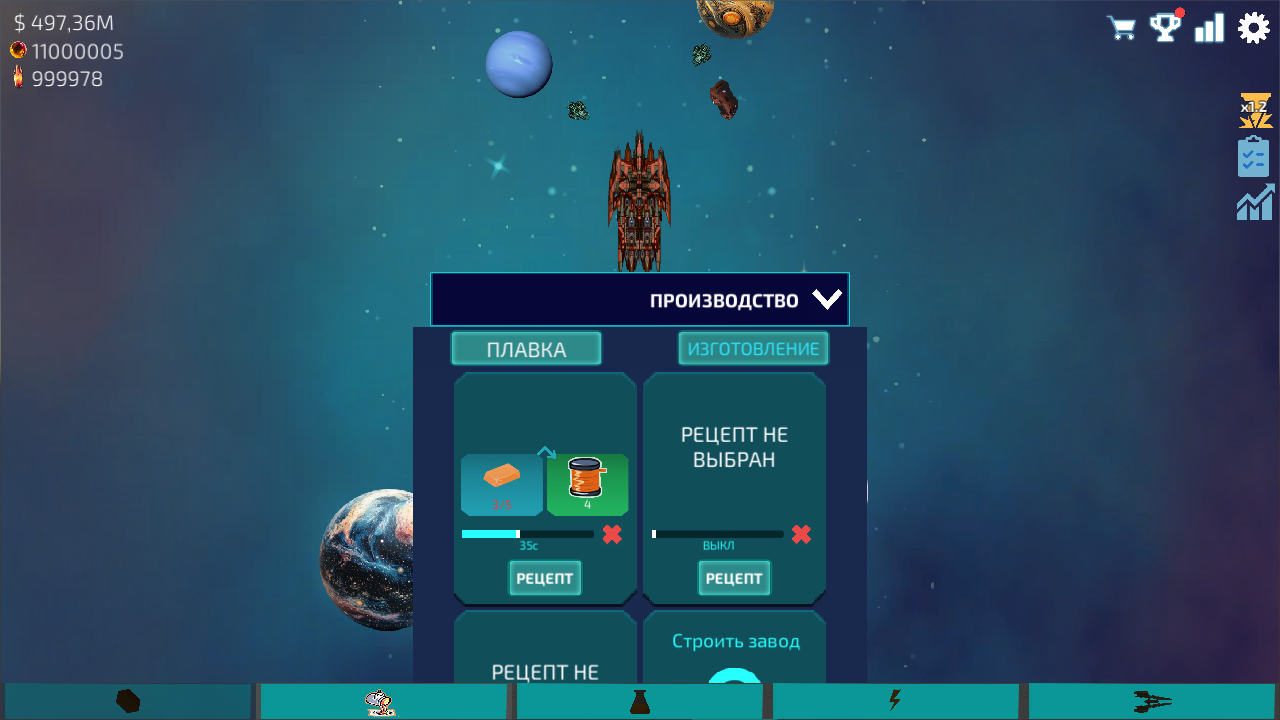1280x720 pixels.
Task: Select the lightning energy tab icon
Action: [x=895, y=700]
